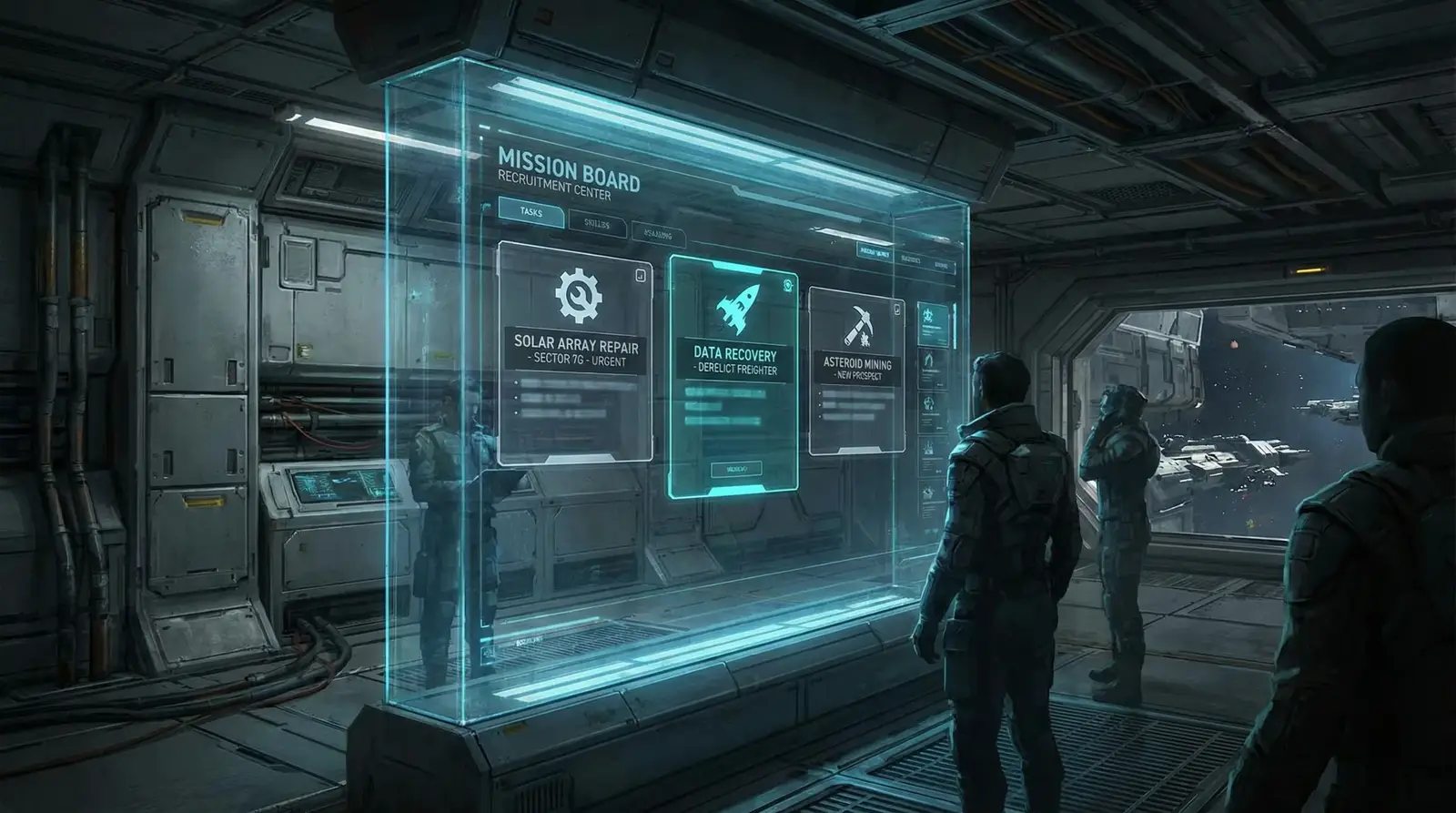The image size is (1456, 813).
Task: Click the button at bottom of Data Recovery card
Action: [x=734, y=469]
